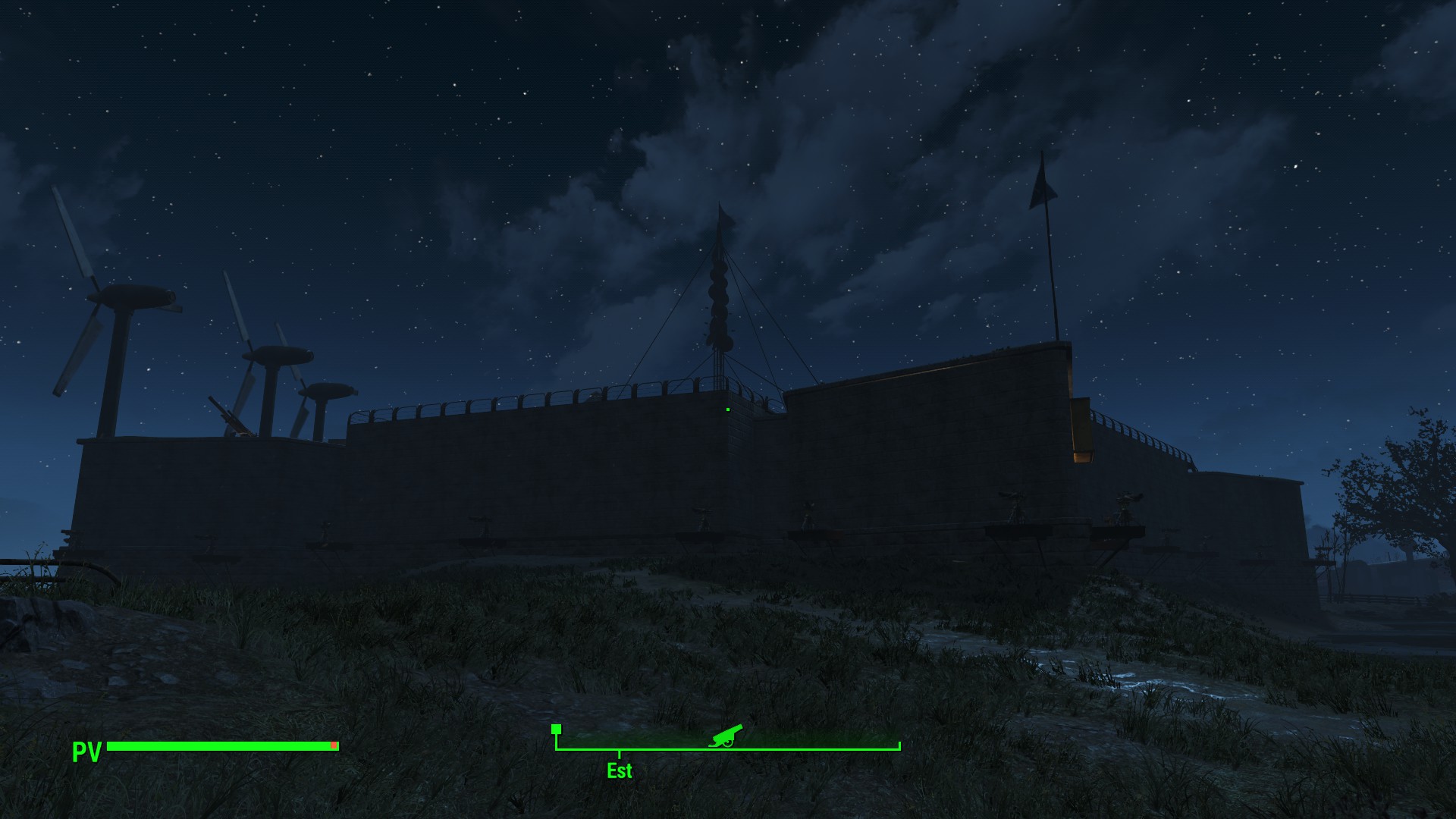Click the cannon marker on the compass

click(x=726, y=736)
